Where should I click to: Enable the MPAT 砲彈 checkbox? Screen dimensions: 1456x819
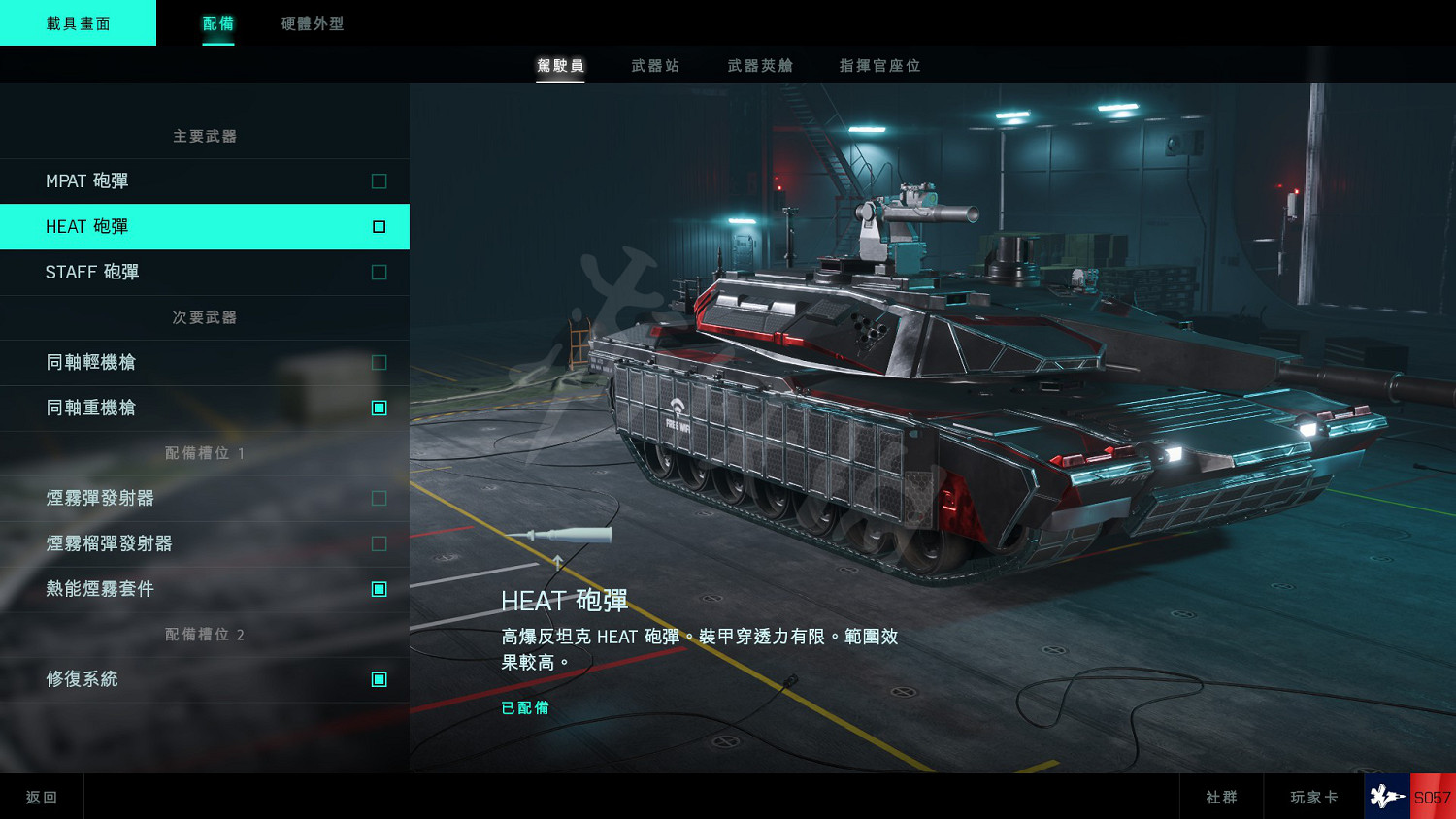(x=378, y=180)
